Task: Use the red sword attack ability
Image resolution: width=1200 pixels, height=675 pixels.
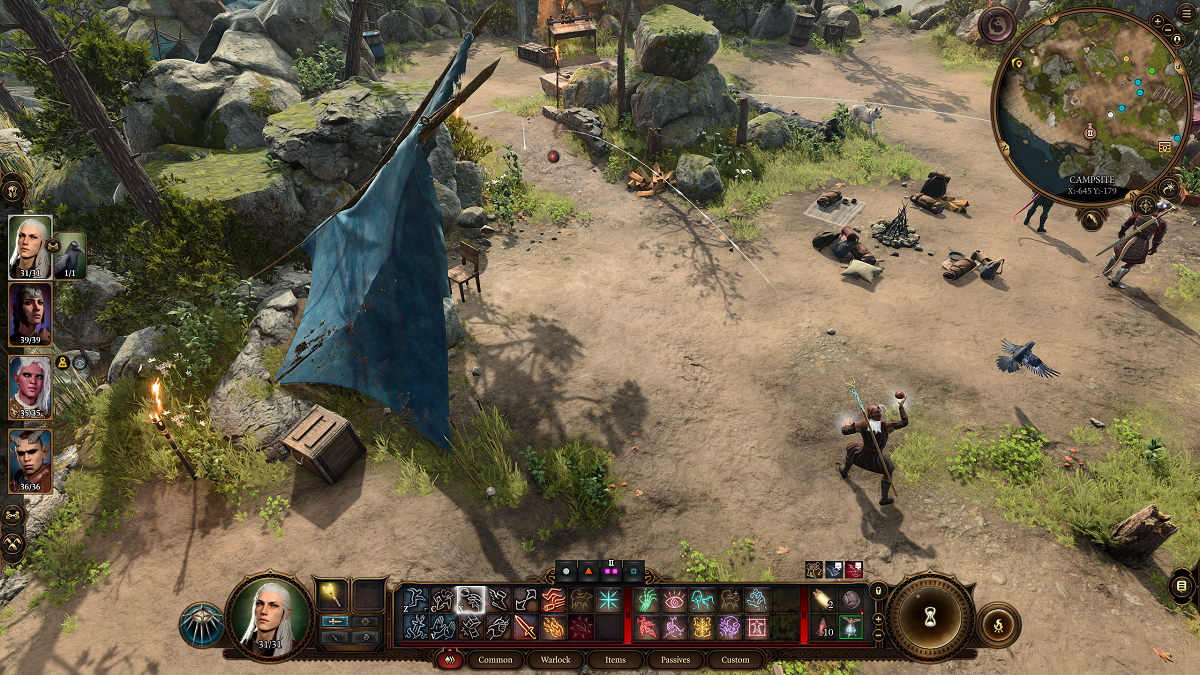Action: [525, 627]
